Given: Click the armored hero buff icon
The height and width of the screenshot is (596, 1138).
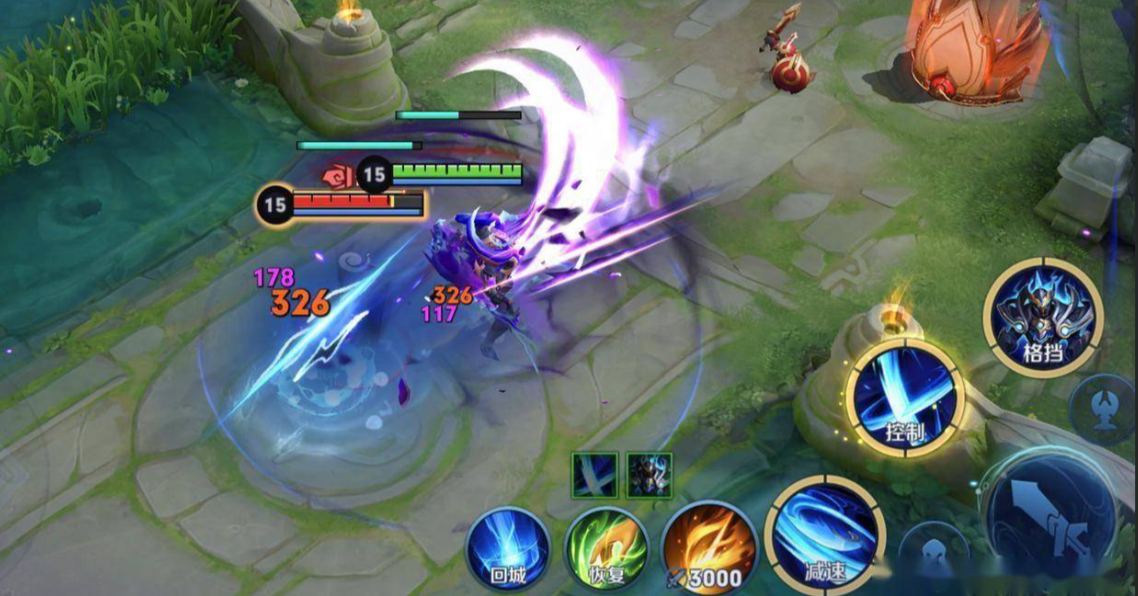Looking at the screenshot, I should click(649, 475).
